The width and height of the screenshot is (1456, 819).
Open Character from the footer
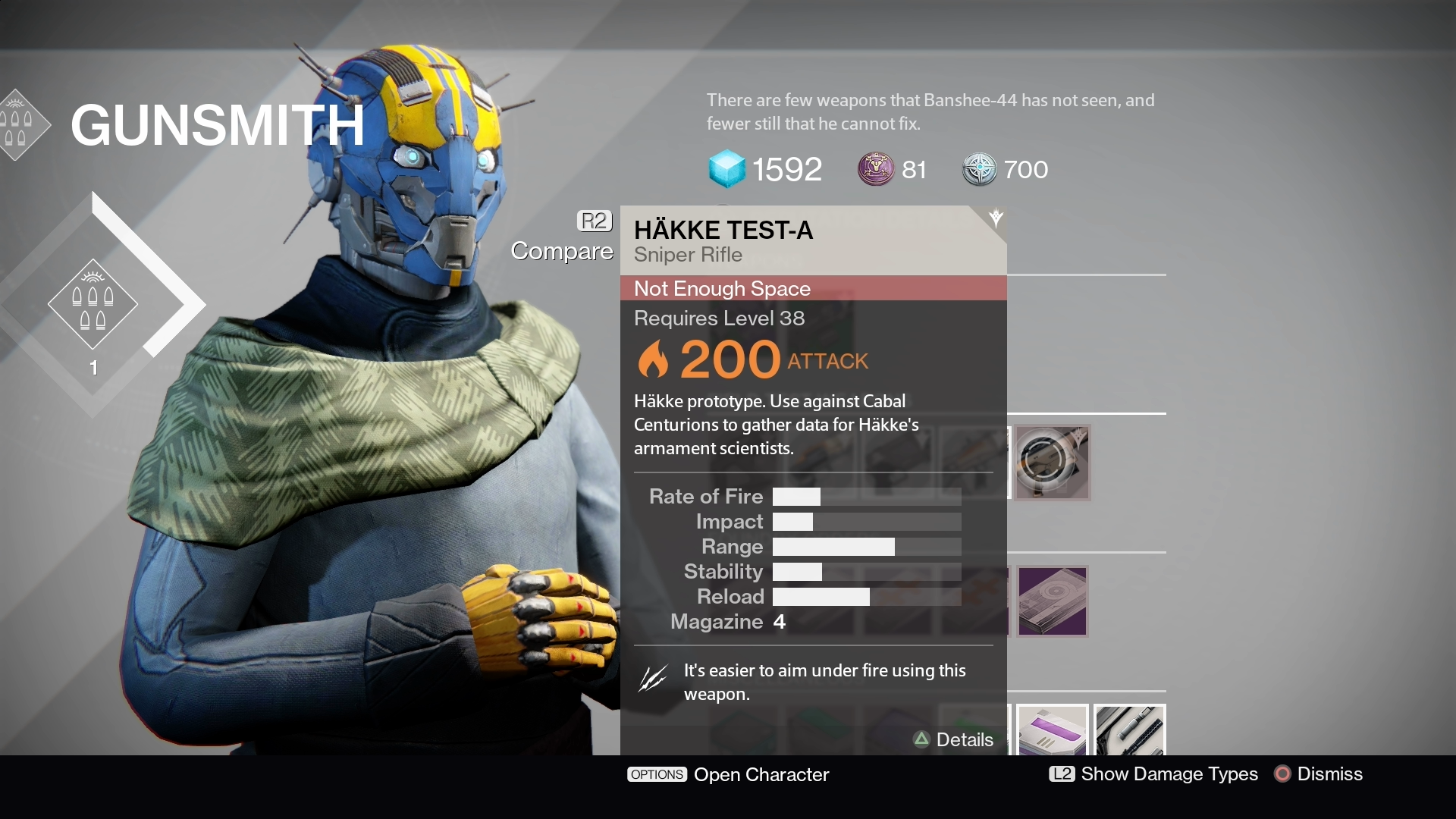(x=728, y=774)
